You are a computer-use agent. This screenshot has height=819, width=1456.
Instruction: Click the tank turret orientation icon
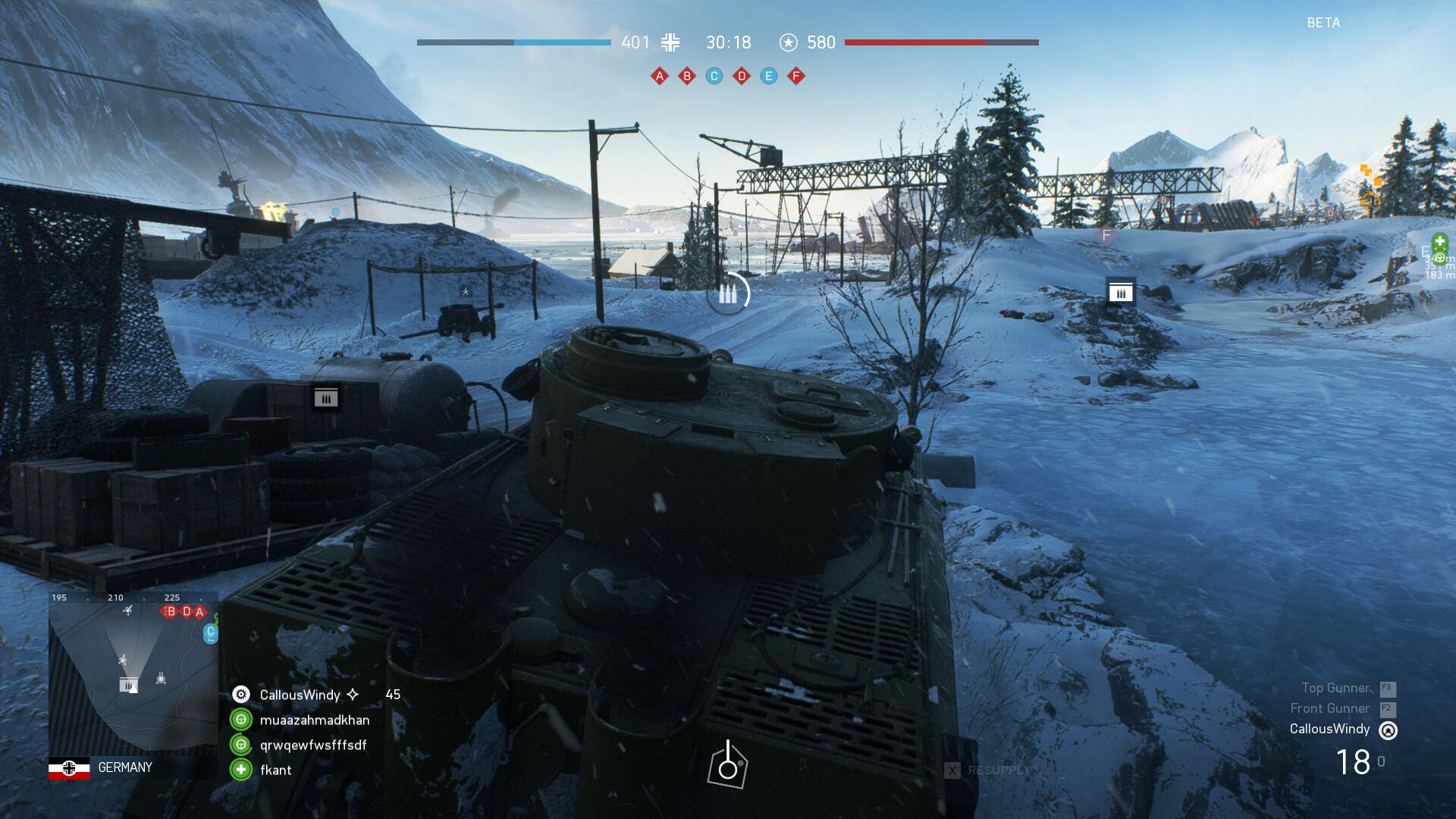[727, 765]
